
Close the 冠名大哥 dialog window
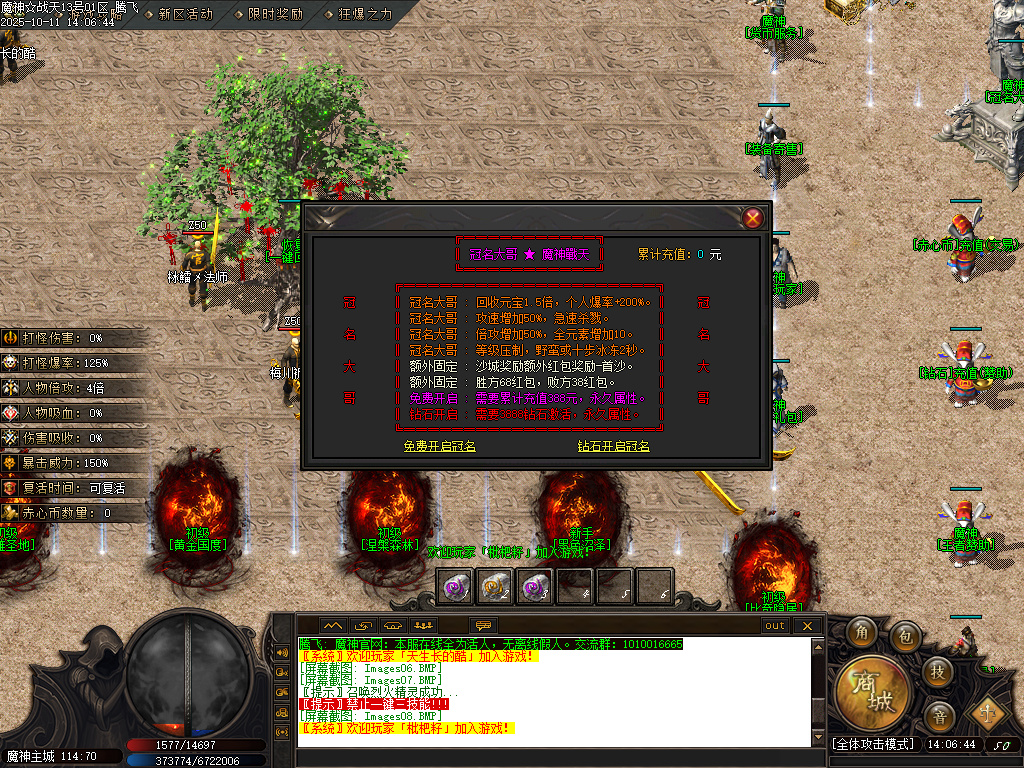[754, 218]
